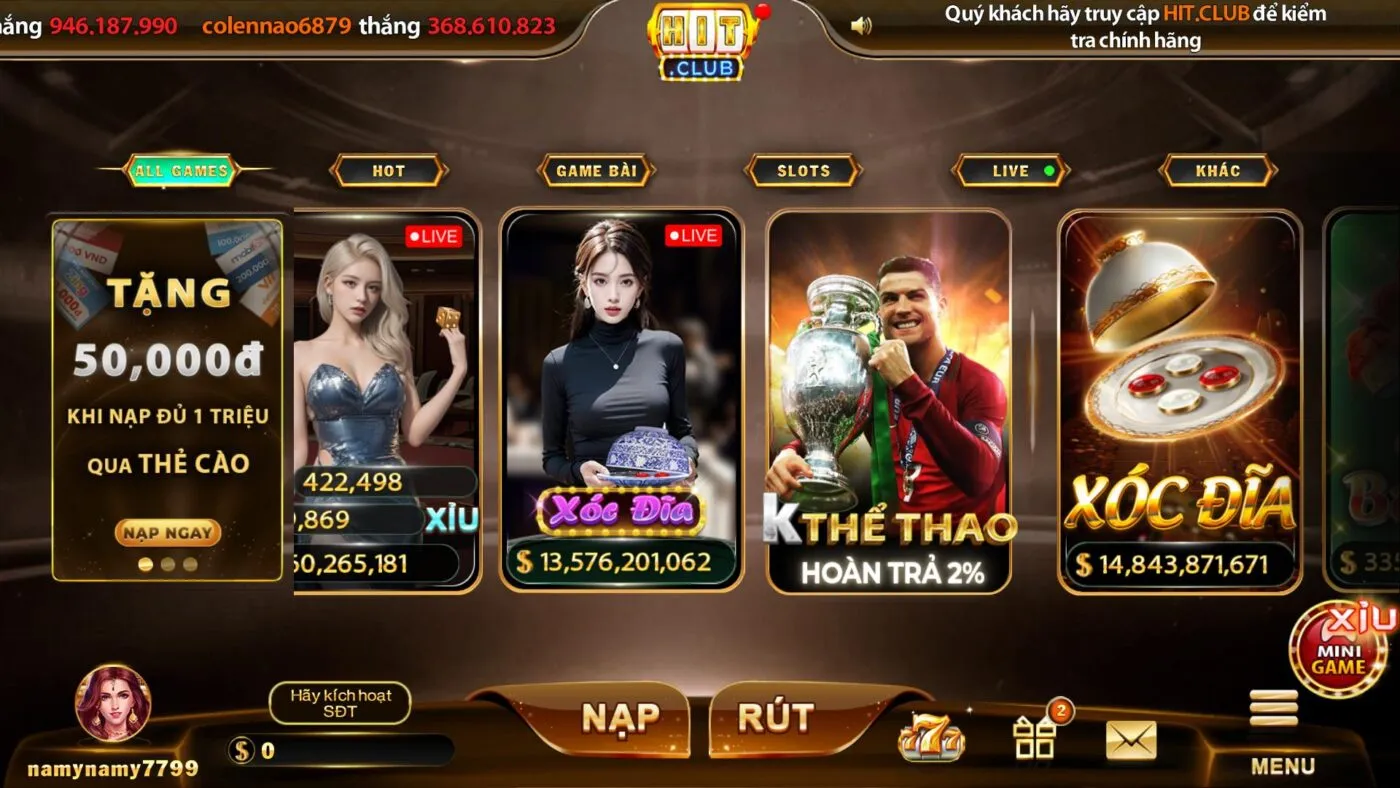Select the HOT tab
This screenshot has height=788, width=1400.
tap(389, 170)
